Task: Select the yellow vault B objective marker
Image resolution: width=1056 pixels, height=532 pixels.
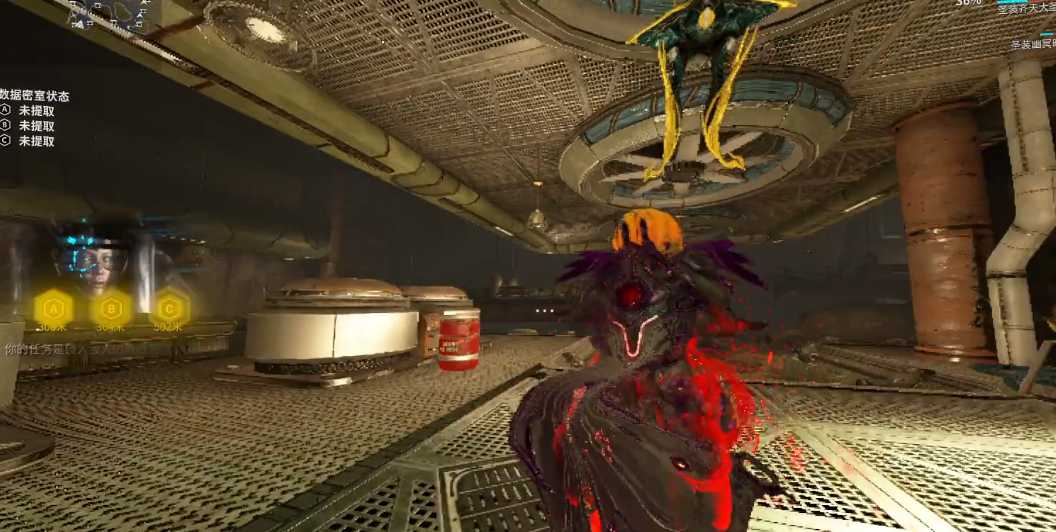Action: pyautogui.click(x=111, y=307)
